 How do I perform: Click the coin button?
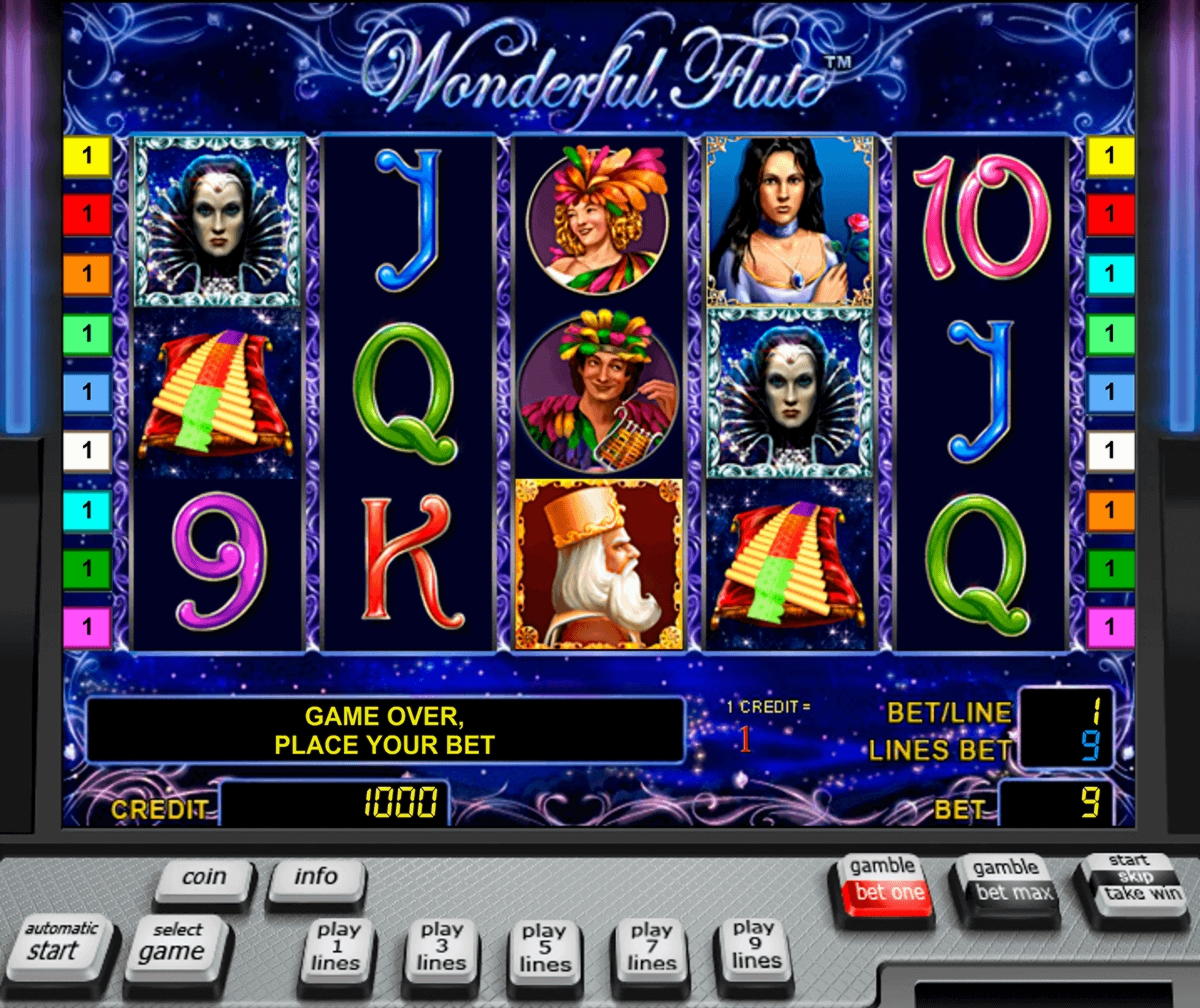[x=204, y=878]
